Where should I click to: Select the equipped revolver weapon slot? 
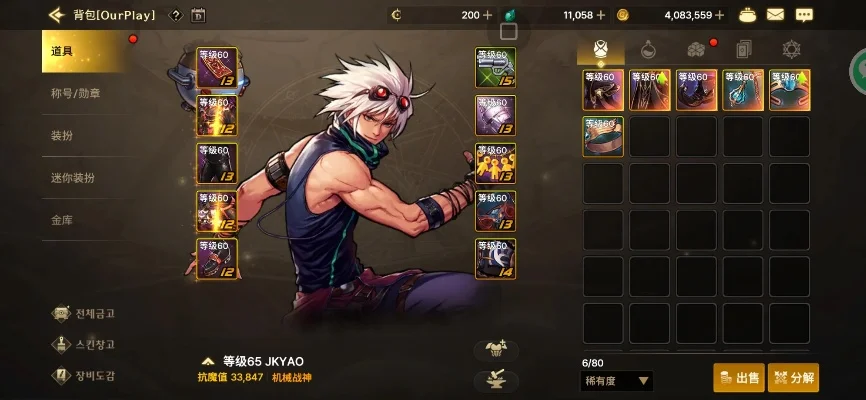(495, 67)
